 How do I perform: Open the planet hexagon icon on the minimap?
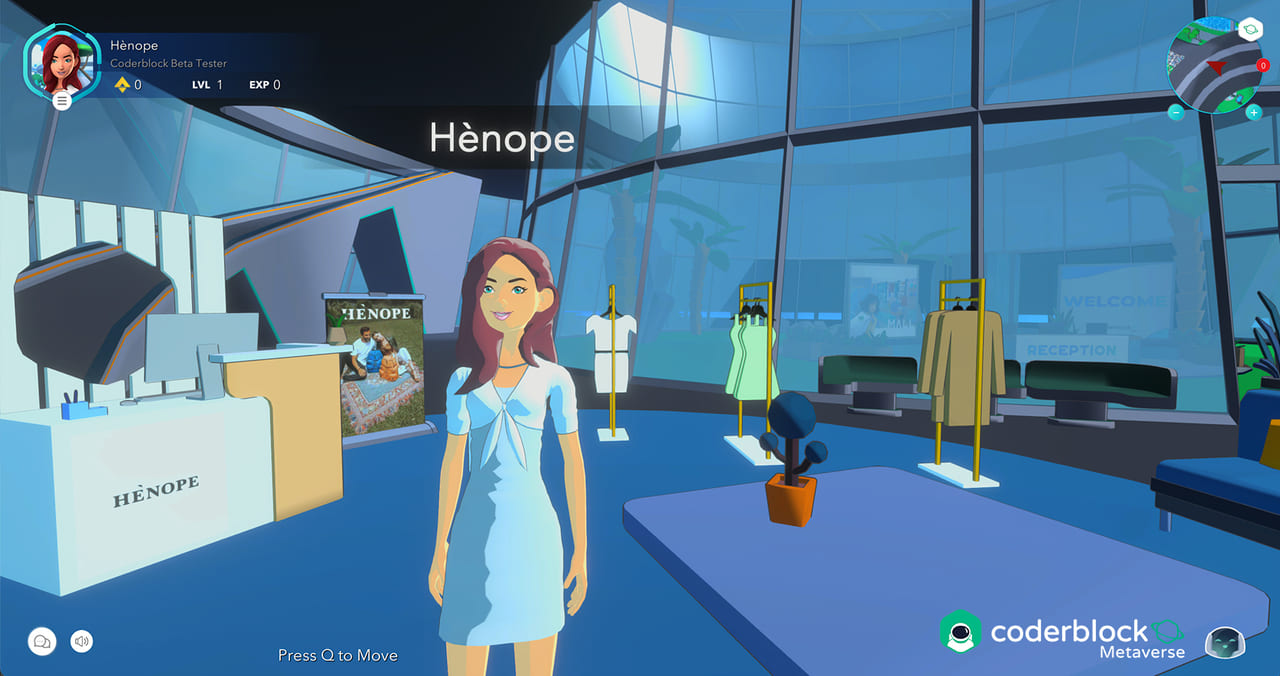(x=1250, y=30)
